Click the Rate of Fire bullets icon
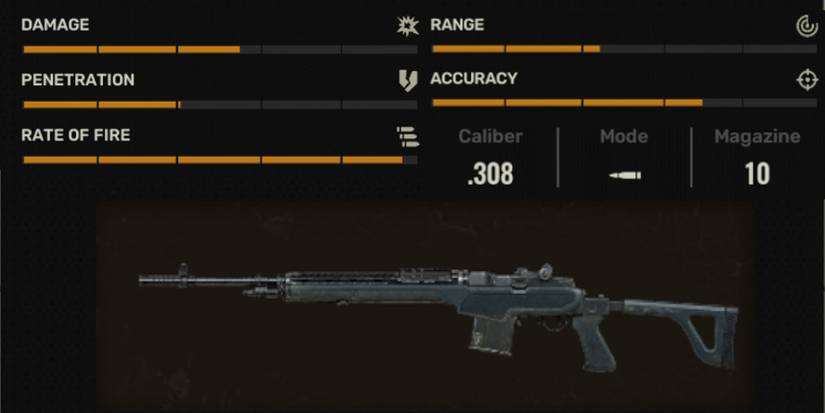Screen dimensions: 825x413 [406, 136]
